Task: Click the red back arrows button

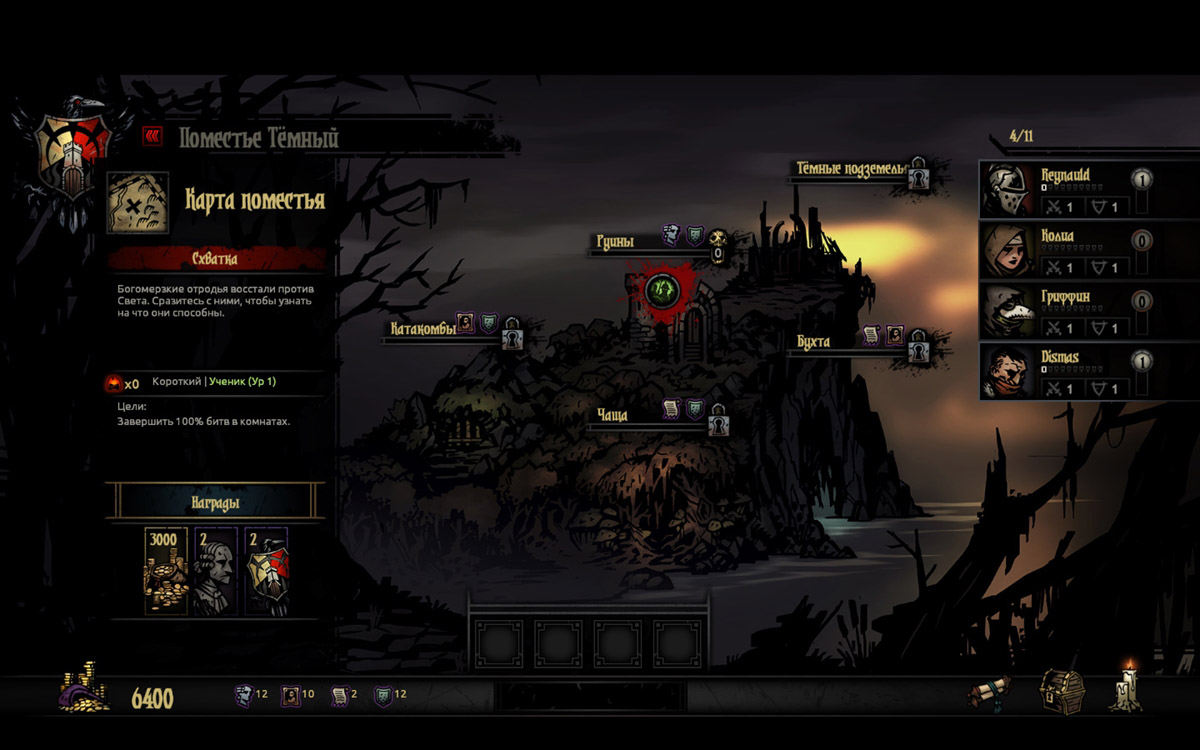Action: 152,136
